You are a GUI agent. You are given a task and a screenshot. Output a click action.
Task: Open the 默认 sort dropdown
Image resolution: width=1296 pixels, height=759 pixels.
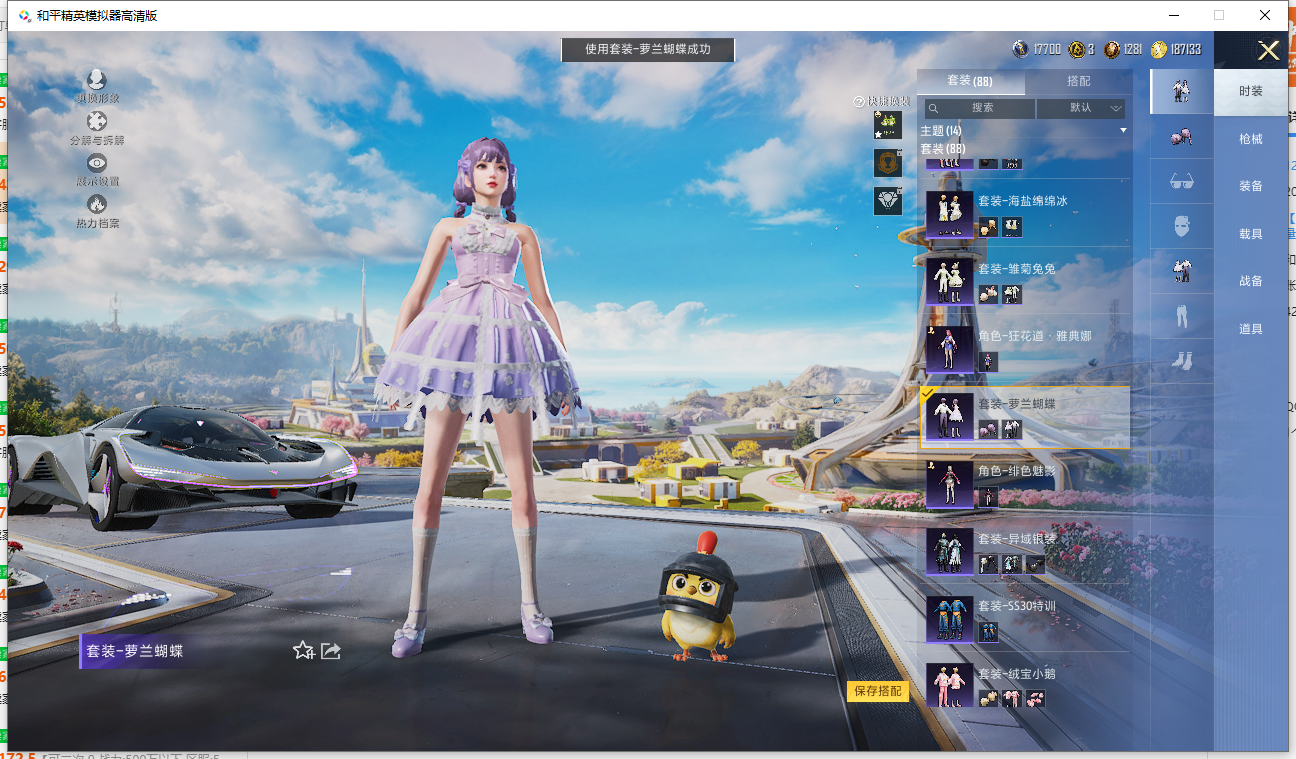pyautogui.click(x=1081, y=108)
